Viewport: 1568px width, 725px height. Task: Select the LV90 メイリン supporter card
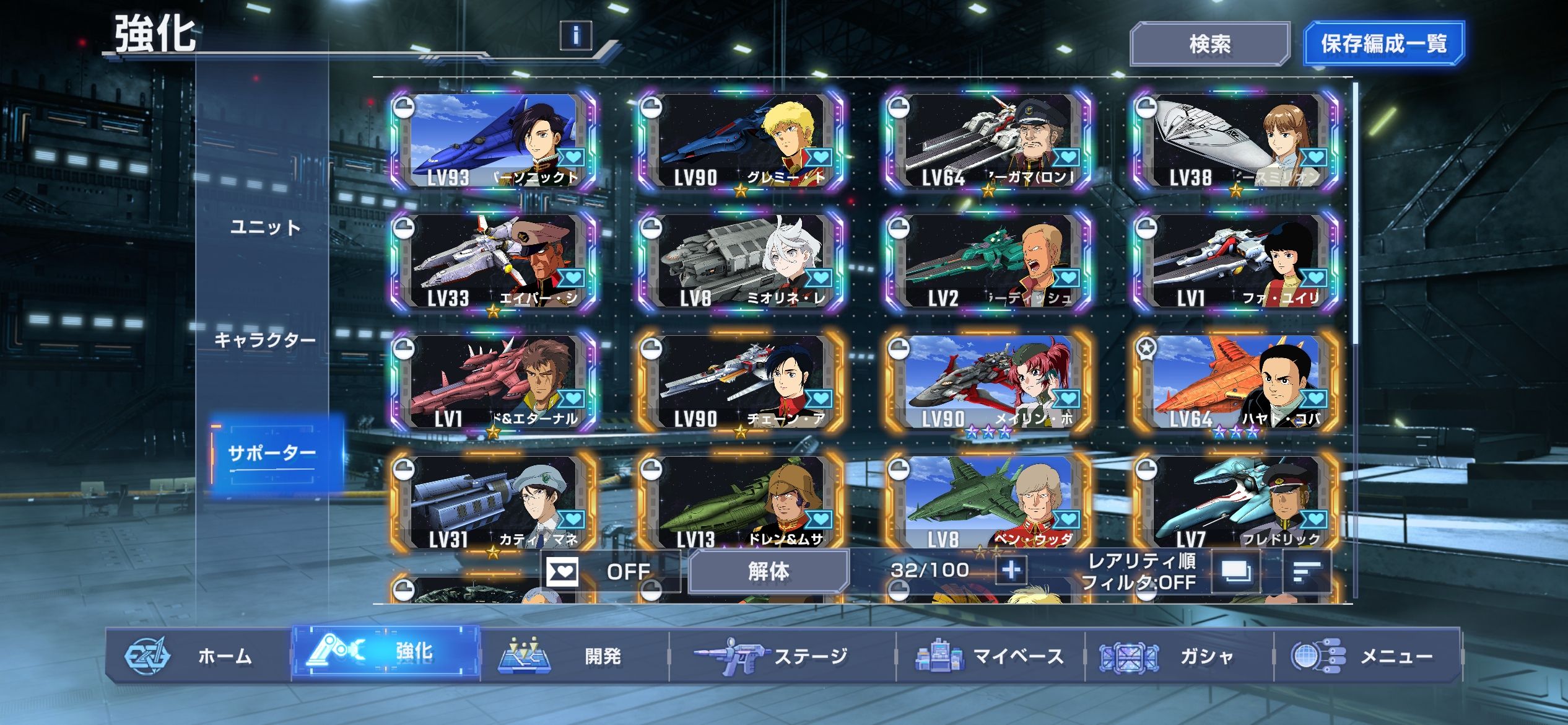coord(988,382)
